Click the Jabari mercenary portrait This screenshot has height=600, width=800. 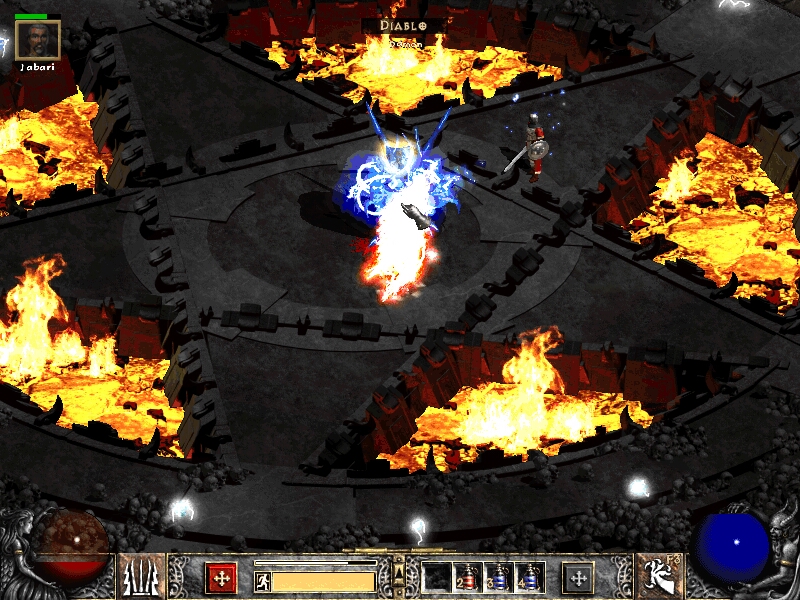(38, 40)
